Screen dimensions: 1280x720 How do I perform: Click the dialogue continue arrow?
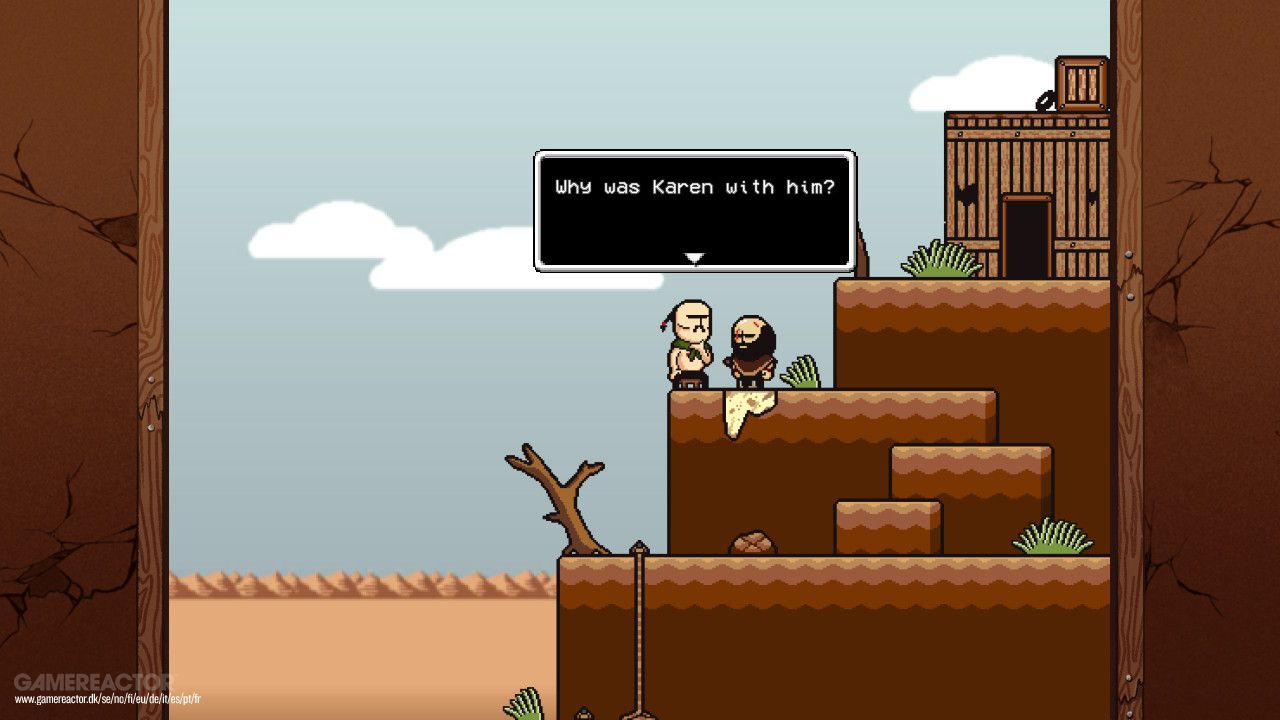tap(694, 258)
